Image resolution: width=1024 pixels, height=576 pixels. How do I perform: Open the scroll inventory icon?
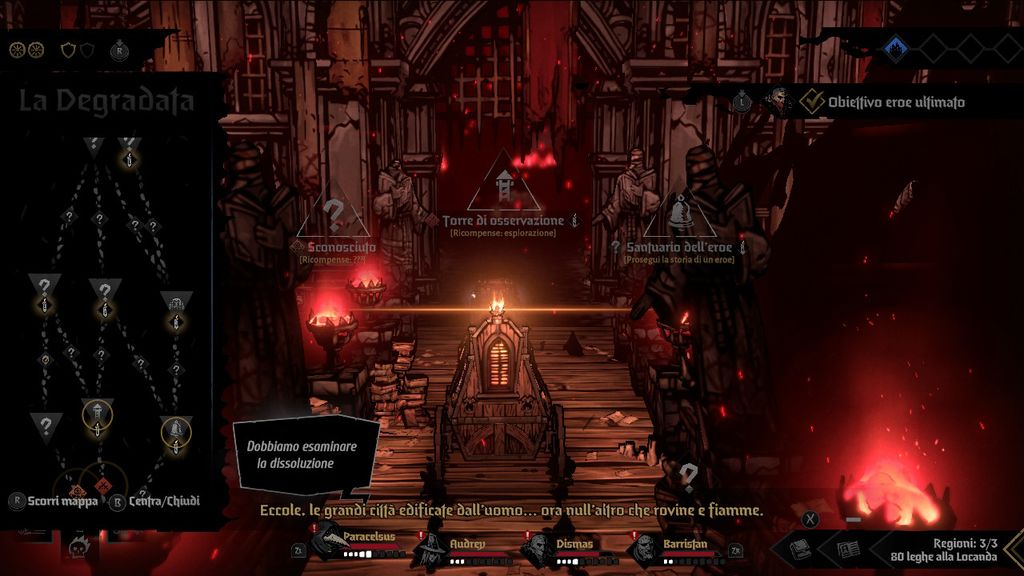point(800,549)
